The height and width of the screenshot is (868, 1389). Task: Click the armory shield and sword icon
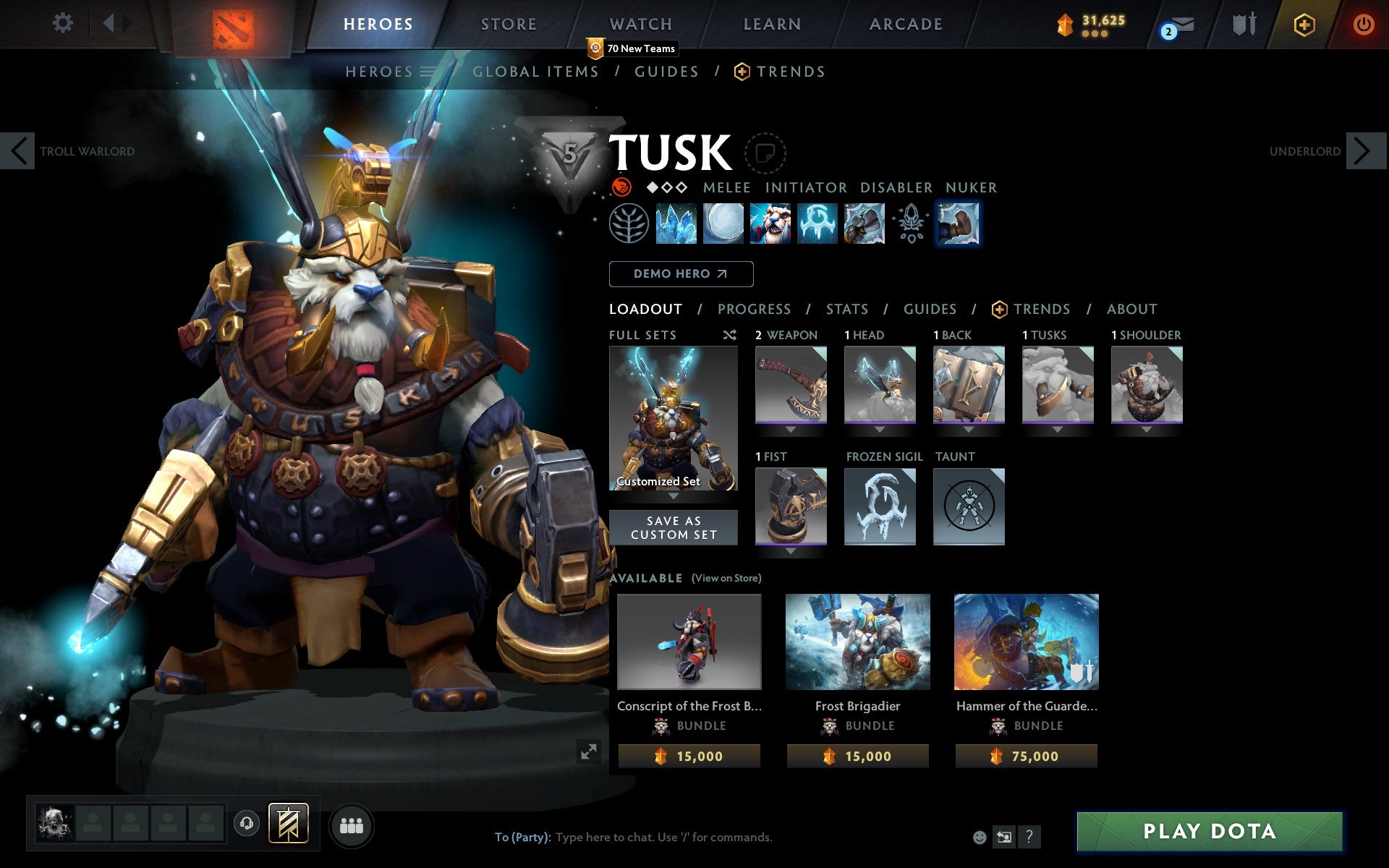click(1243, 24)
